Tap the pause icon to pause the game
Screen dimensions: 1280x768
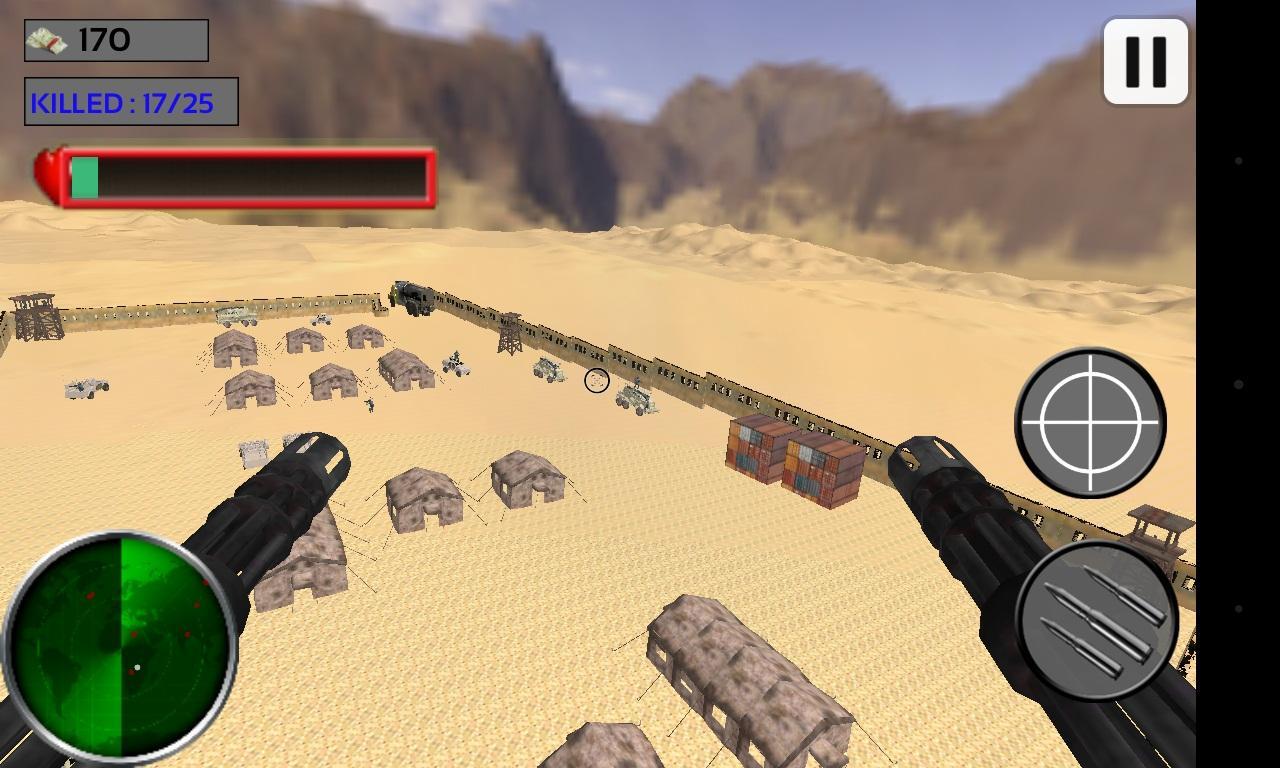[x=1146, y=60]
